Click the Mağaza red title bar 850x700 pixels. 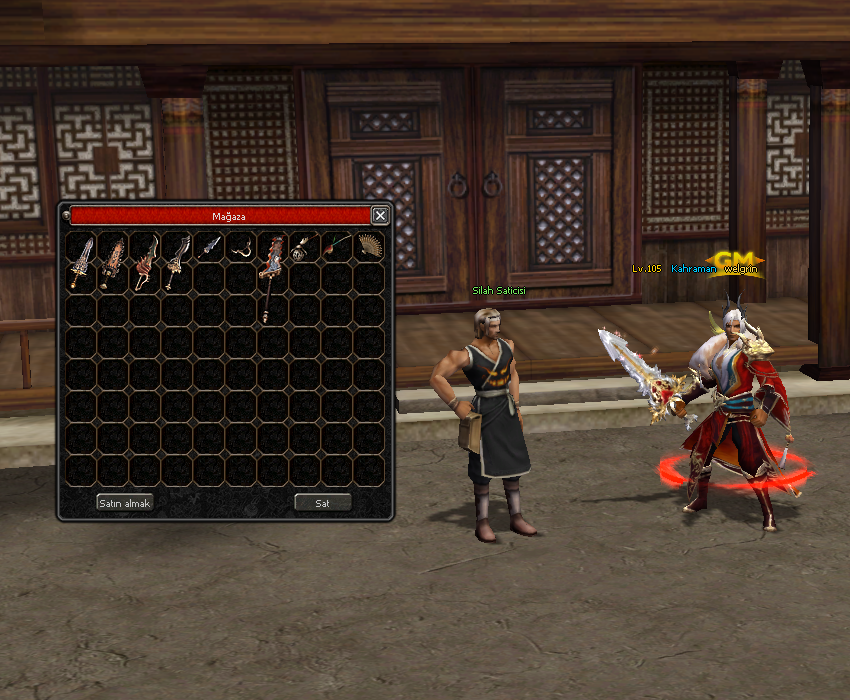coord(220,216)
